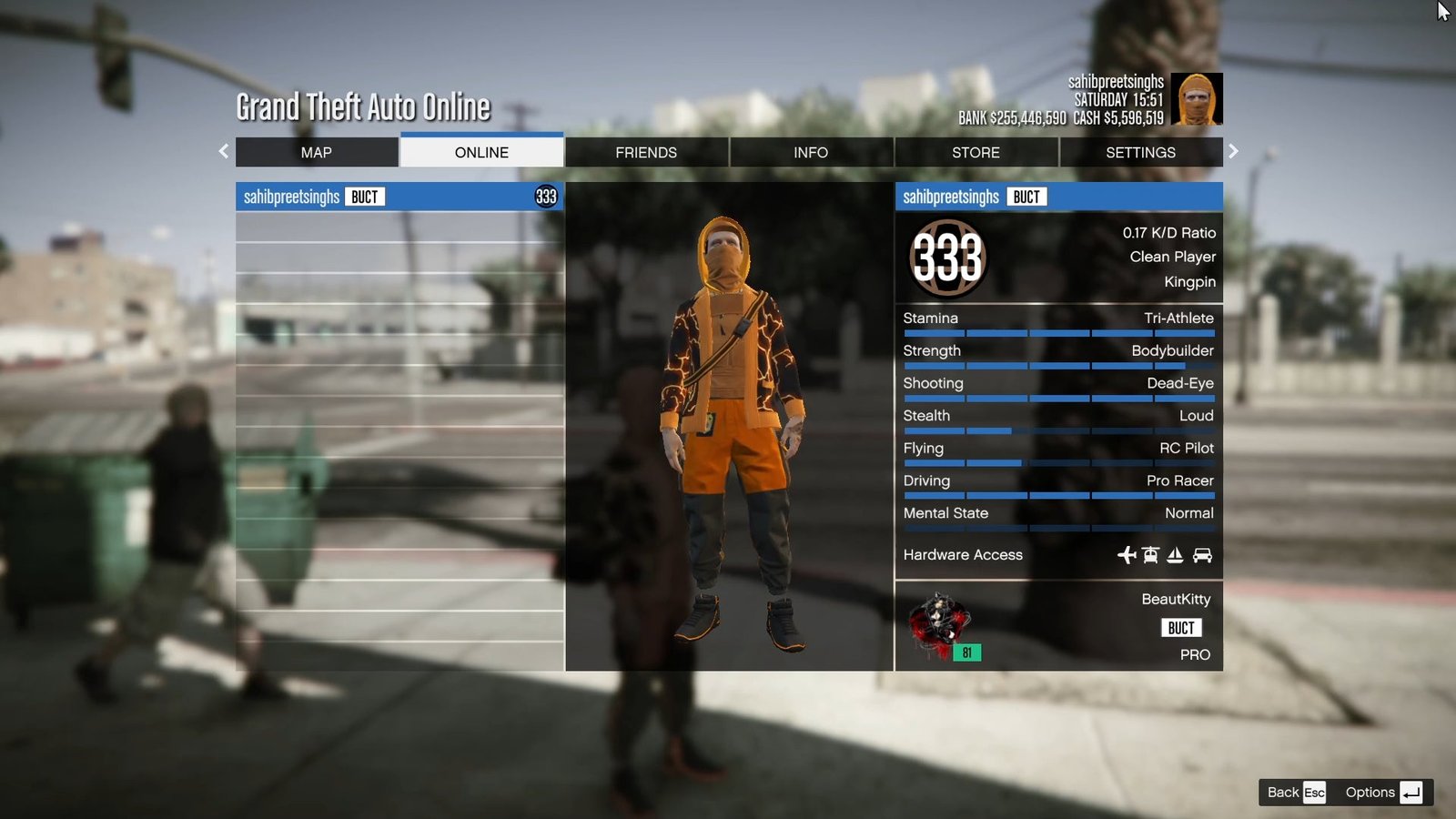Switch to the MAP tab
This screenshot has height=819, width=1456.
pyautogui.click(x=317, y=152)
